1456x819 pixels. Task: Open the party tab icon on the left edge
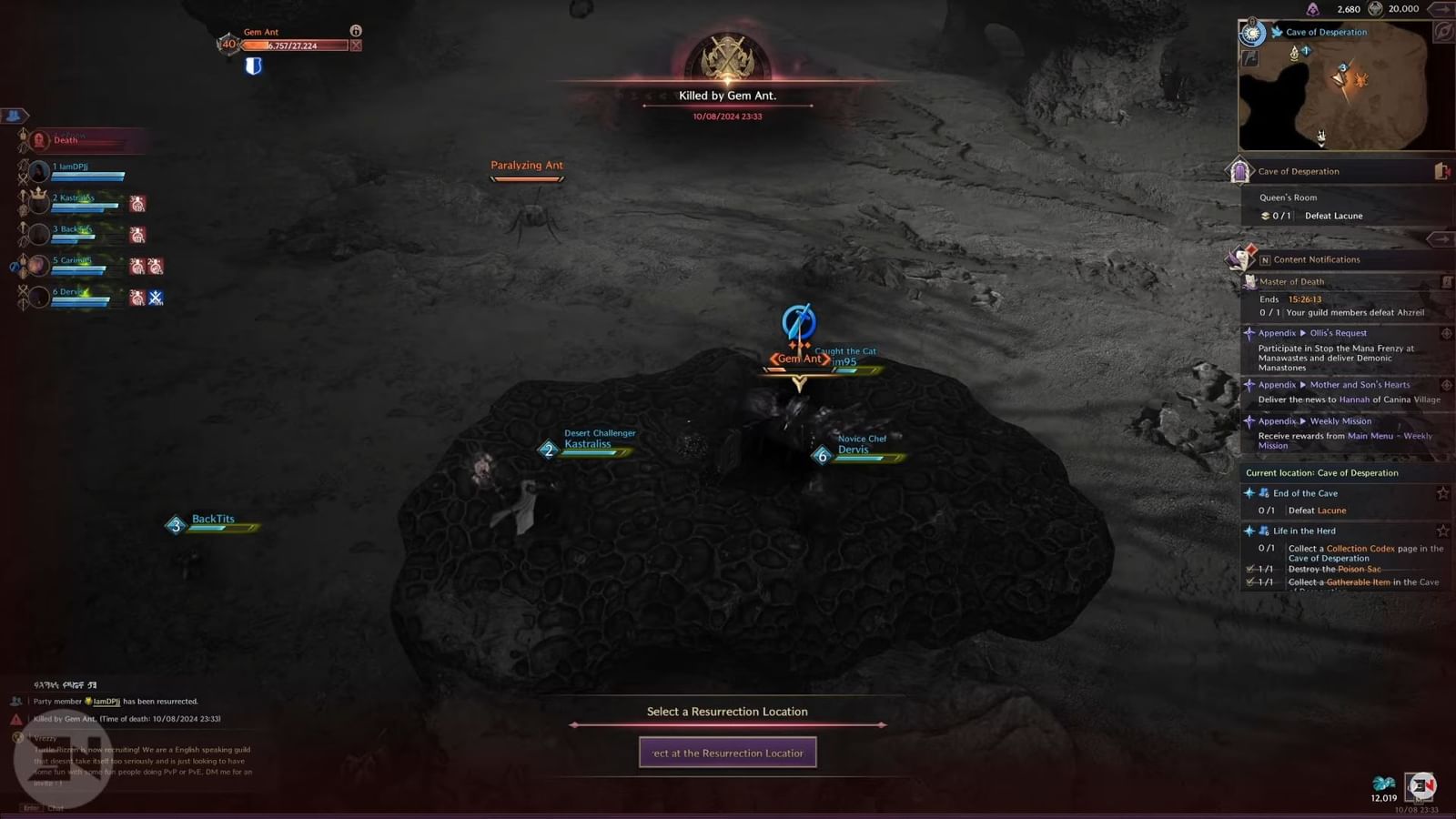[13, 116]
